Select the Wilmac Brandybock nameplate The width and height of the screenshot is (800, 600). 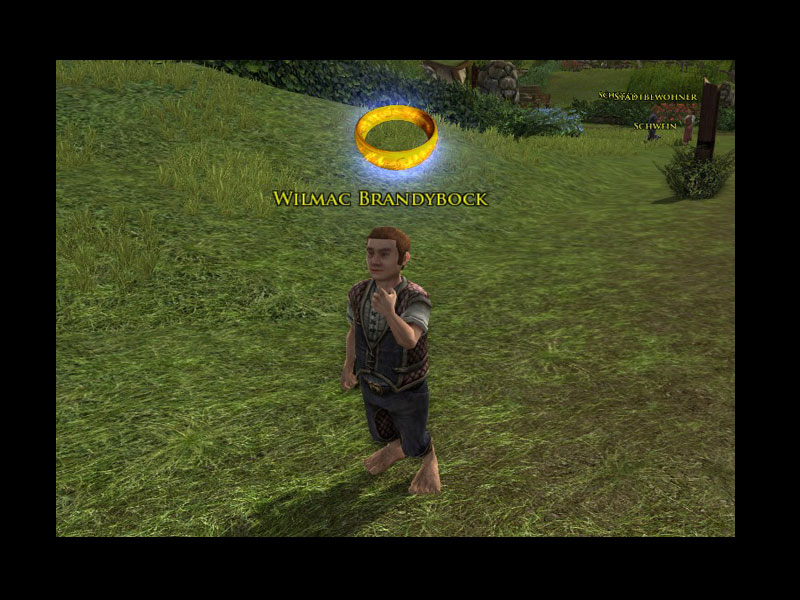pyautogui.click(x=380, y=199)
